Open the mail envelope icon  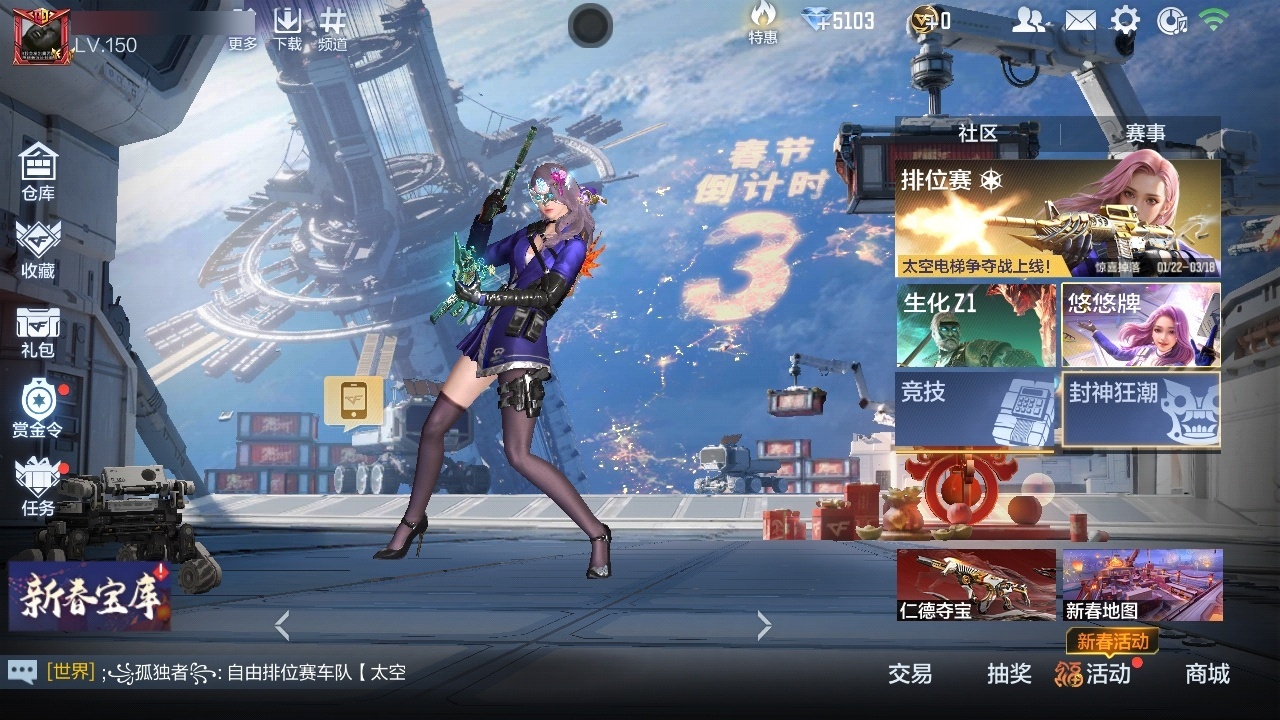[x=1080, y=20]
